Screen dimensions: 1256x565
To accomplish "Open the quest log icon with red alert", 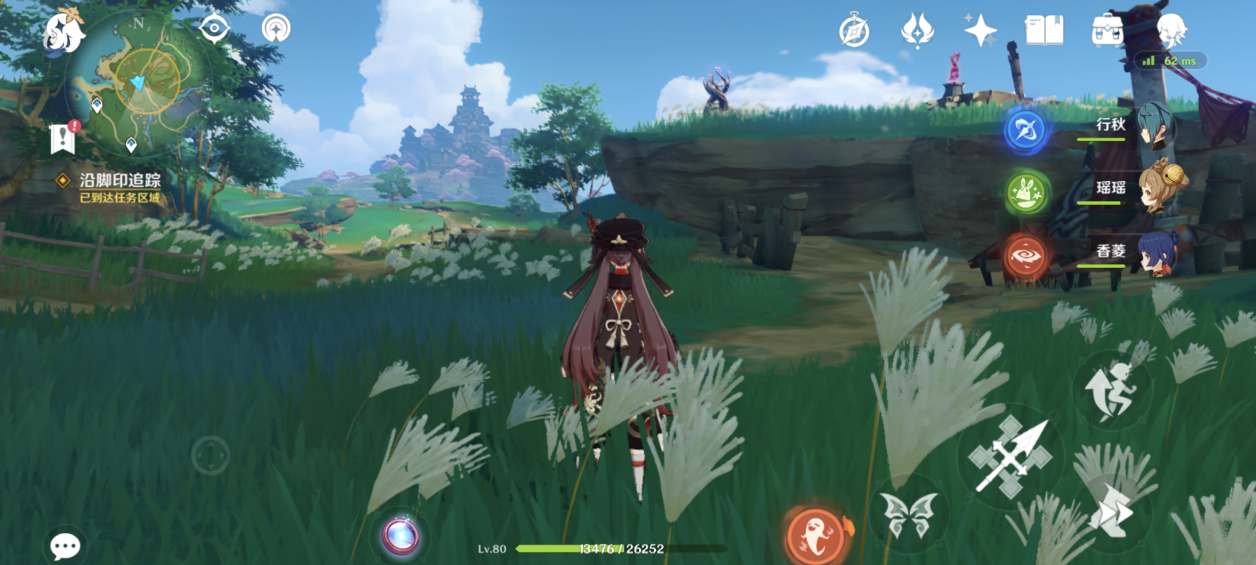I will [63, 139].
